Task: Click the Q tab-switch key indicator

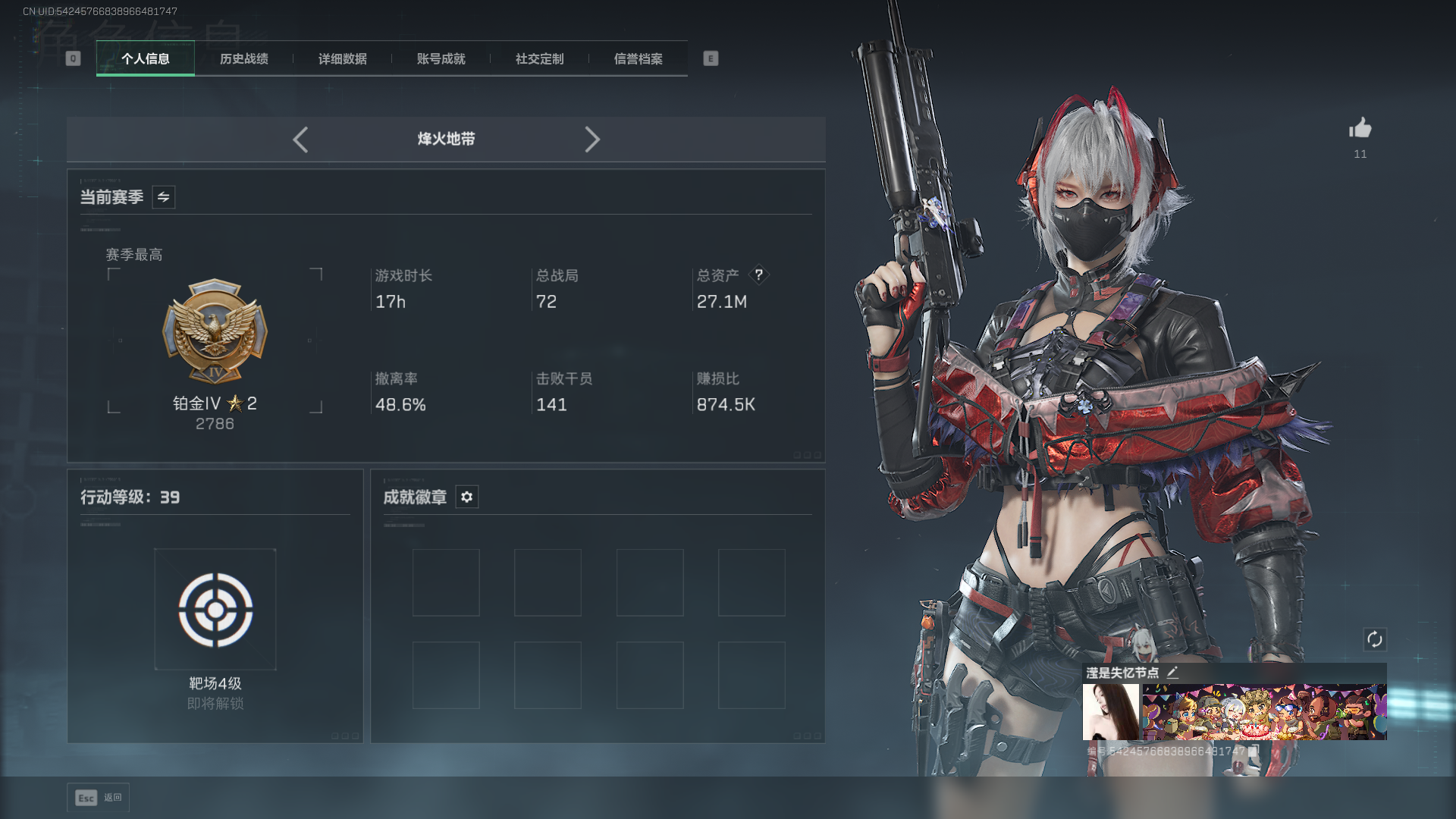Action: point(73,58)
